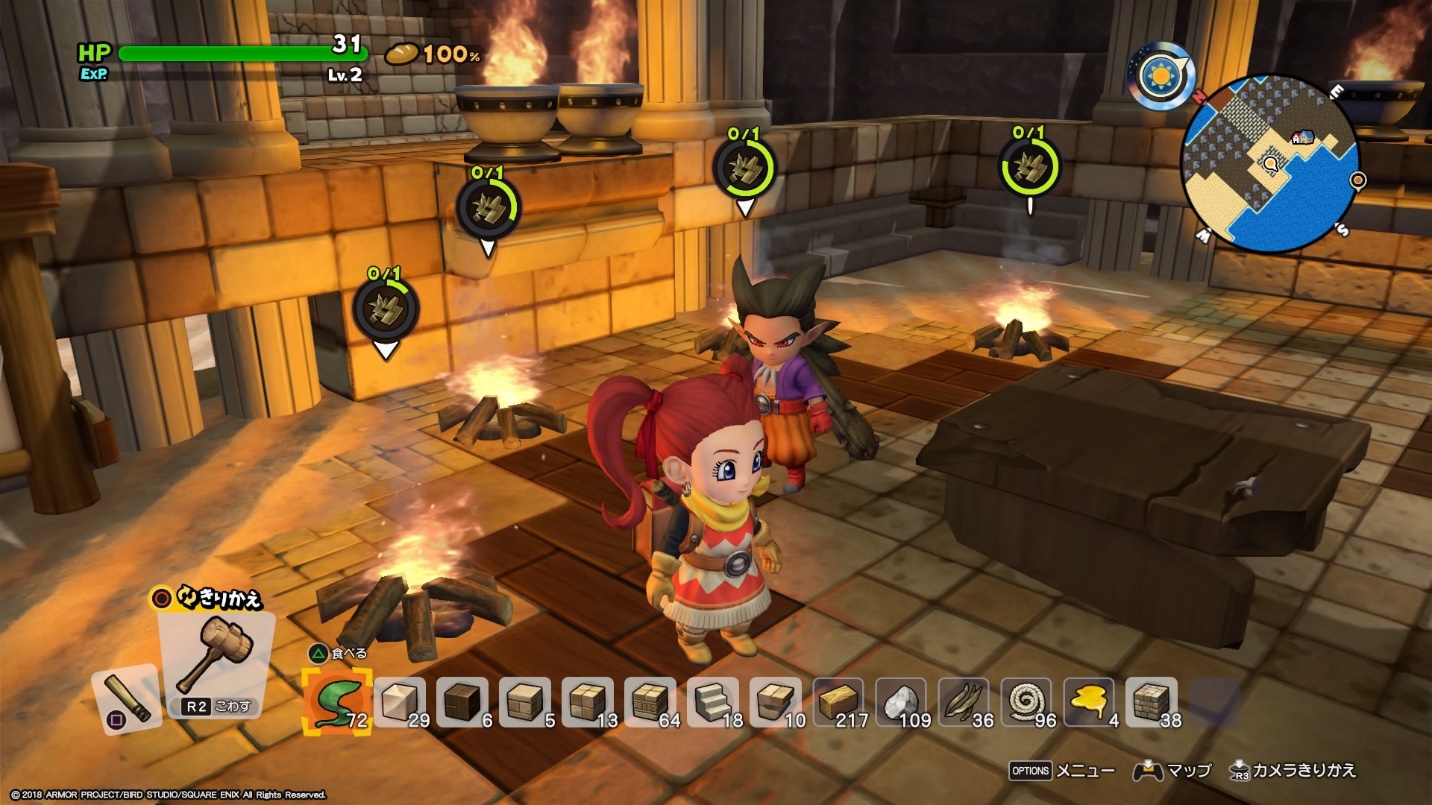Choose the stone brick stack of 38

point(1152,702)
